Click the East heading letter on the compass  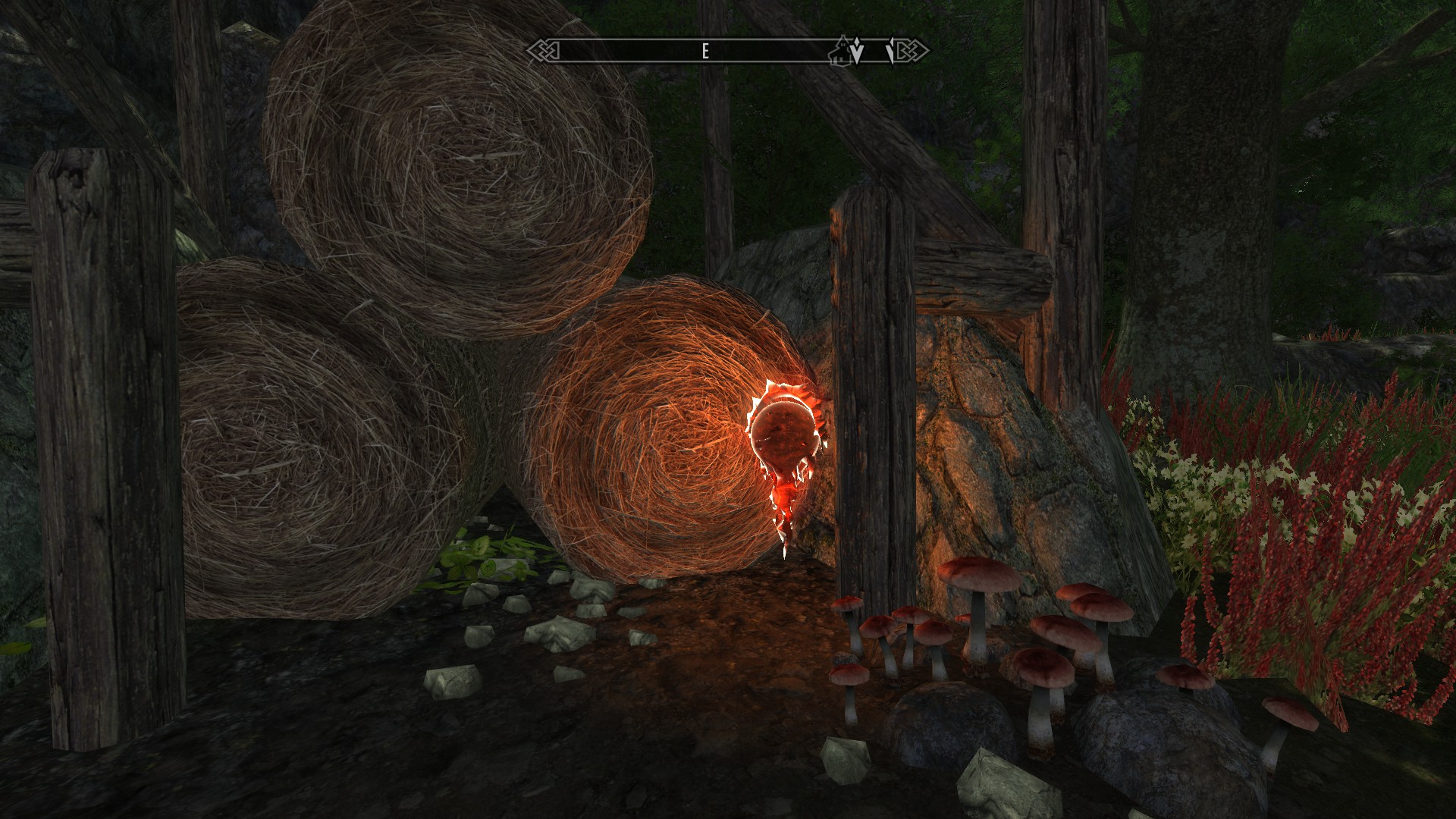coord(705,52)
